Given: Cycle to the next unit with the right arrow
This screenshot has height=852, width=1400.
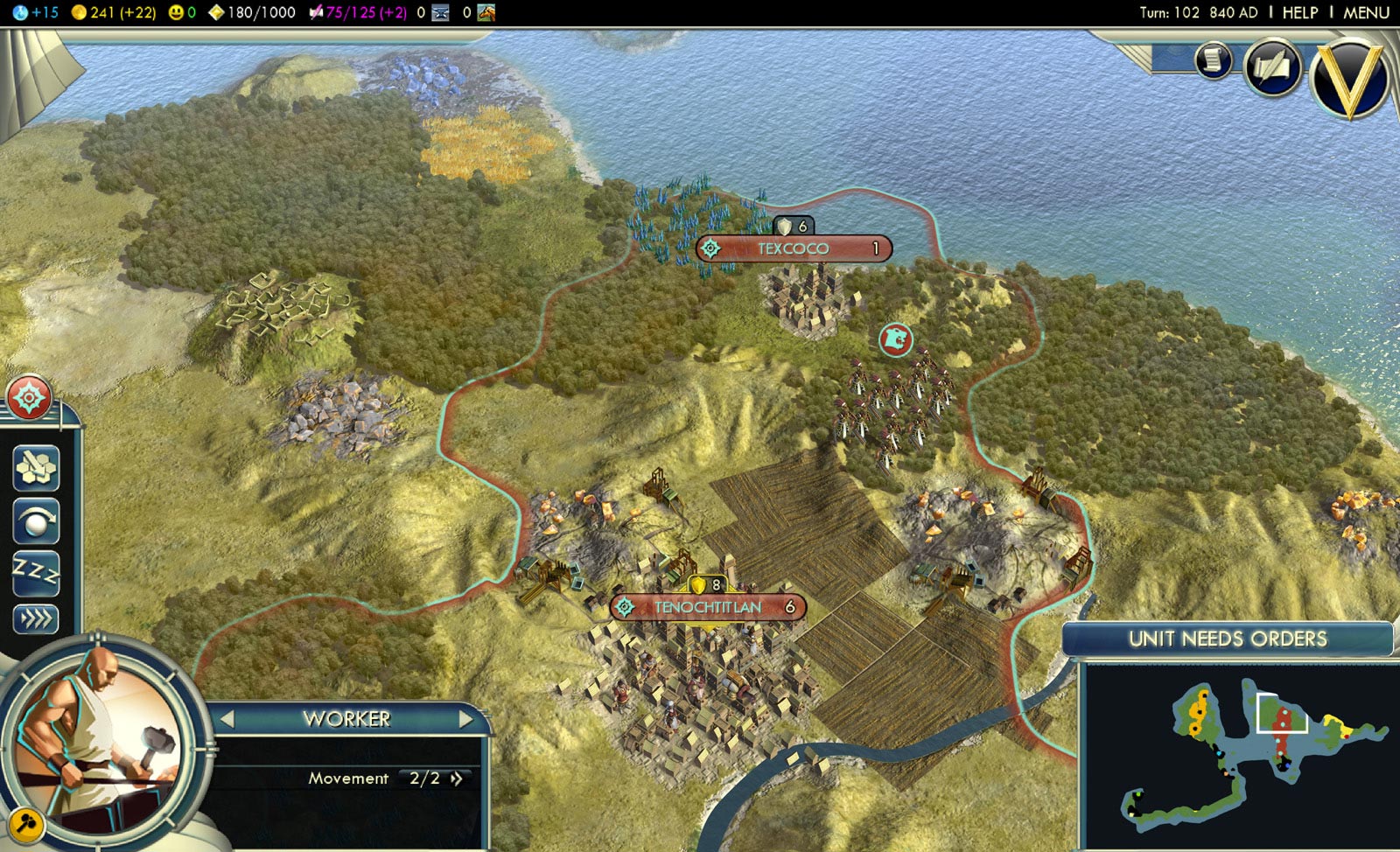Looking at the screenshot, I should [x=465, y=719].
